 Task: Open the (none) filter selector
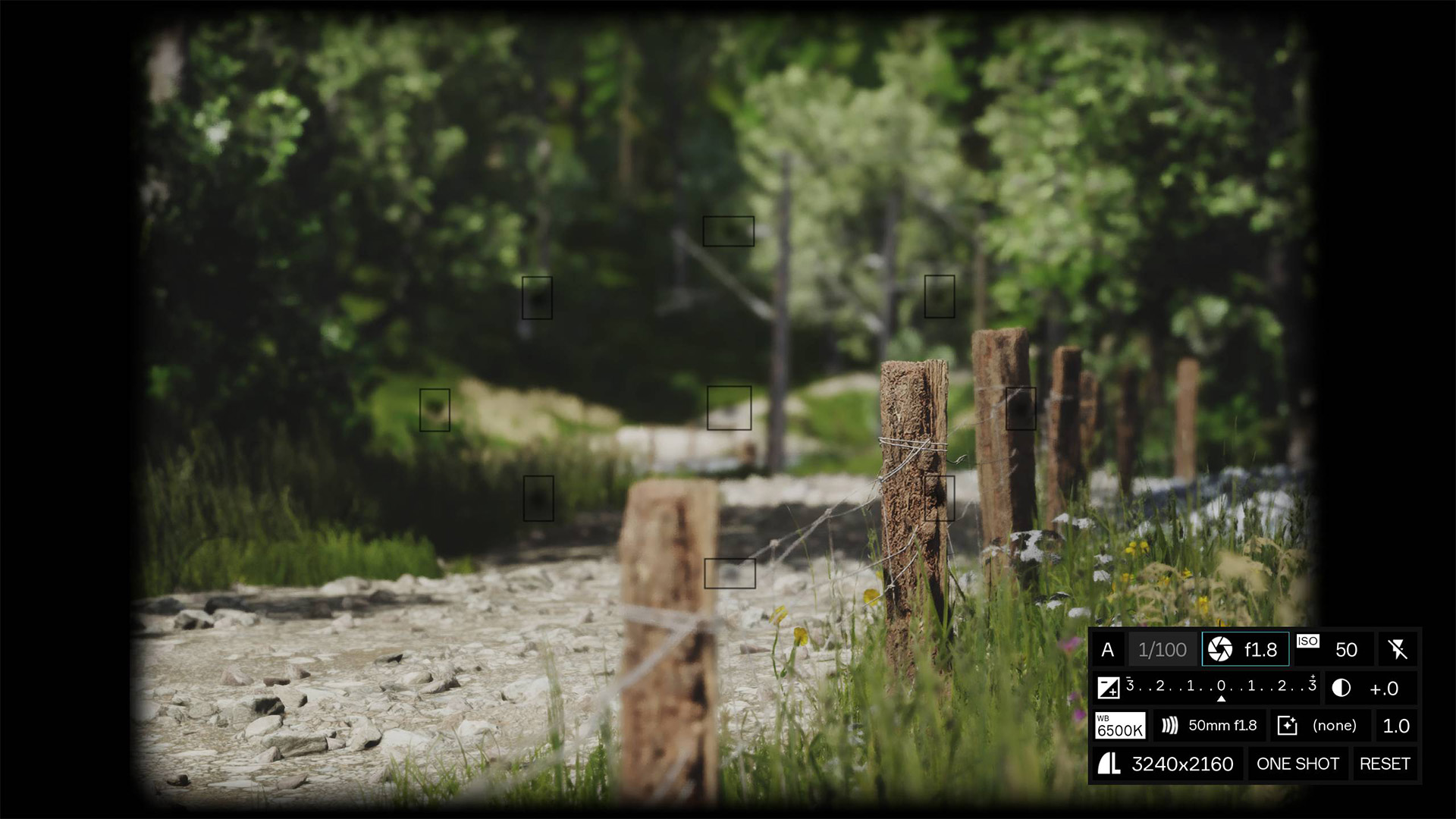[x=1335, y=725]
